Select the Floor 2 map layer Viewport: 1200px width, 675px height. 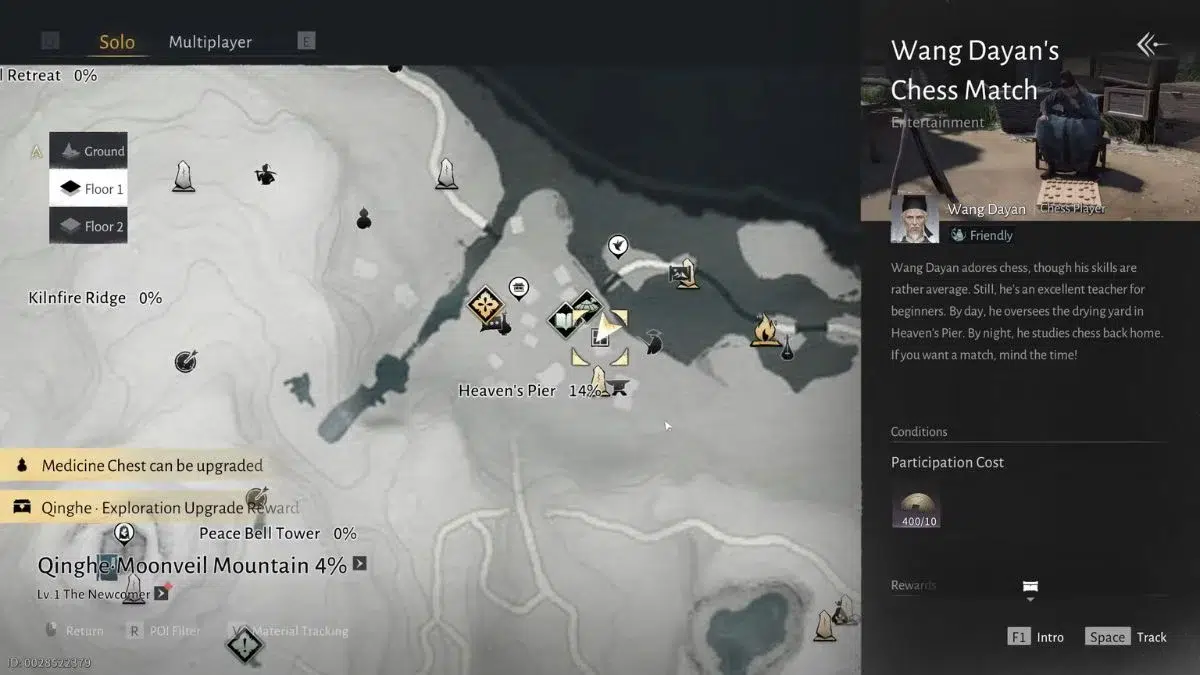pos(89,227)
